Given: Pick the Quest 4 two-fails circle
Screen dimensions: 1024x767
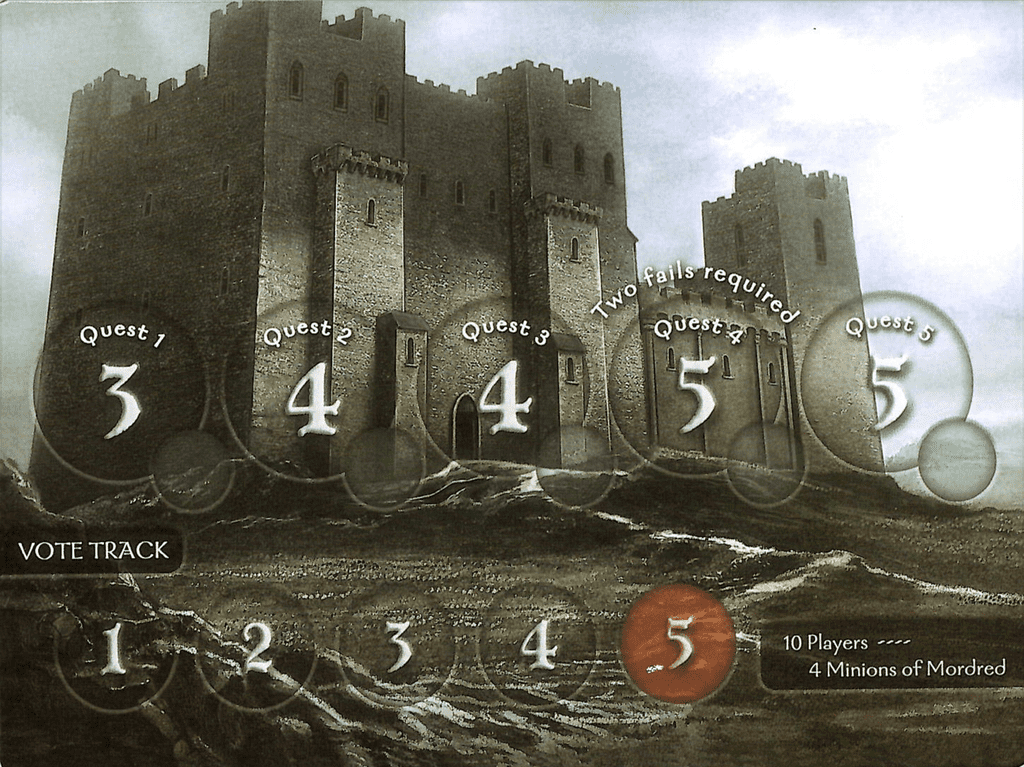Looking at the screenshot, I should (x=696, y=392).
